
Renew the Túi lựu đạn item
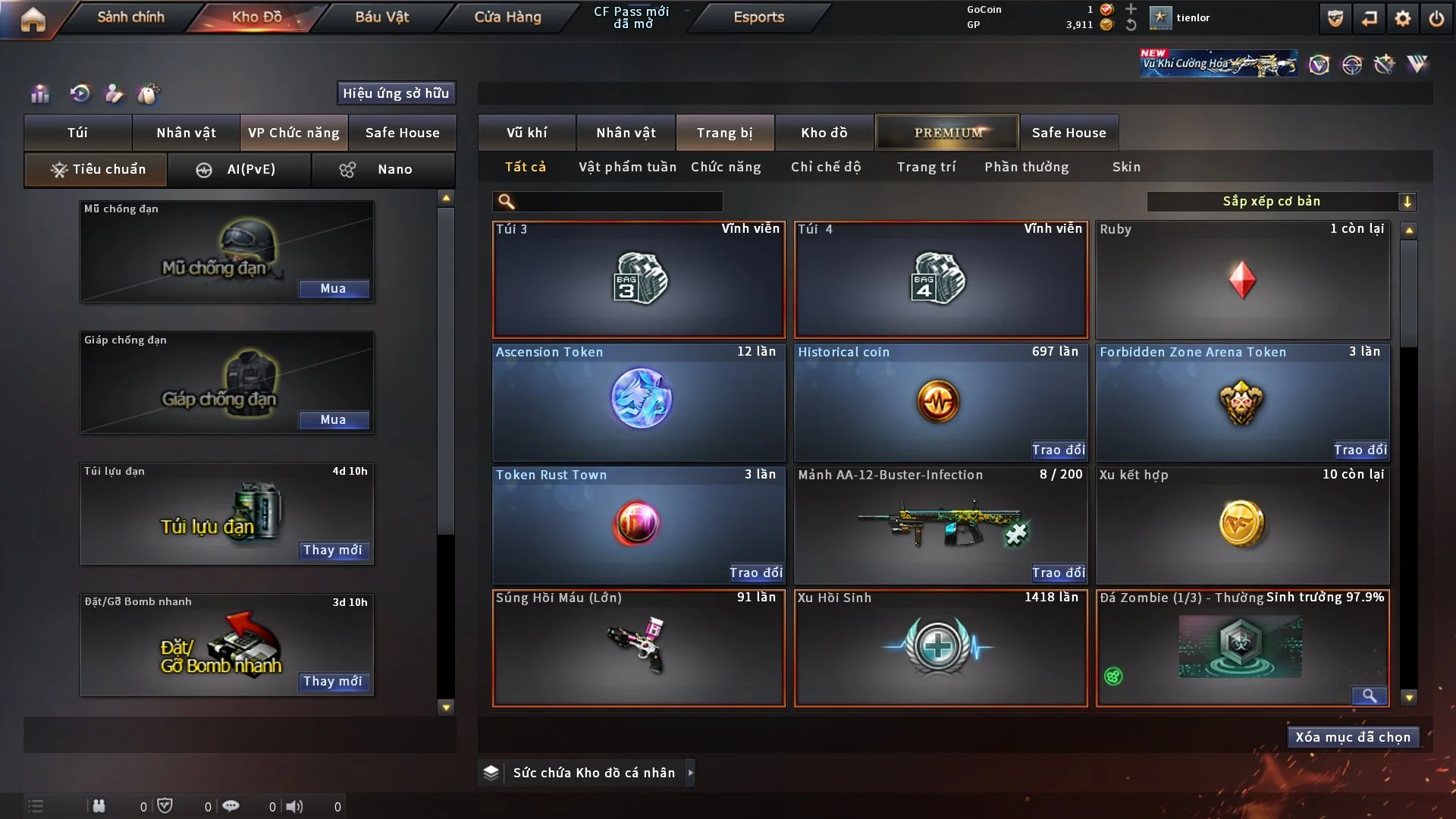(332, 551)
